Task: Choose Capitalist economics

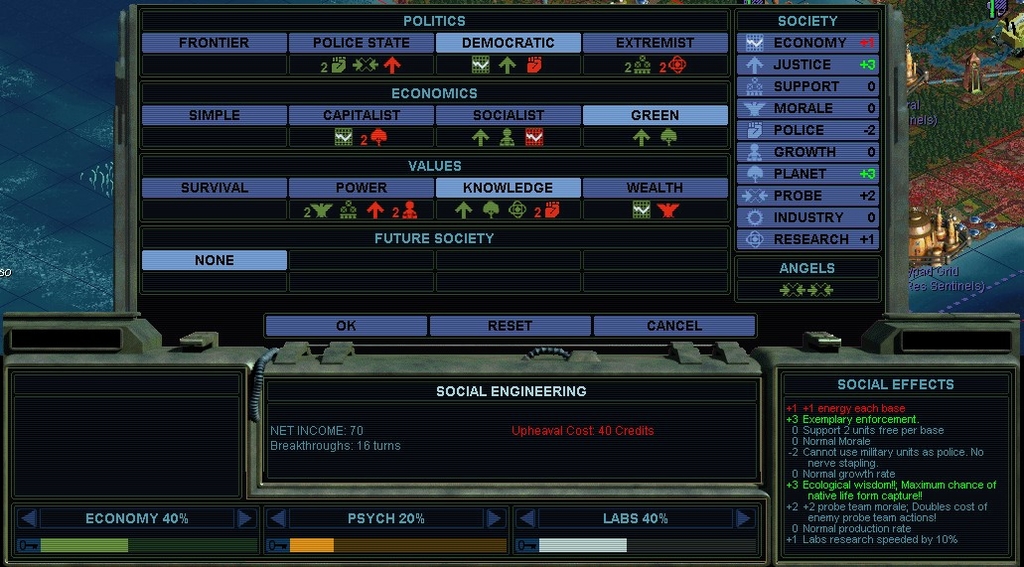Action: 361,115
